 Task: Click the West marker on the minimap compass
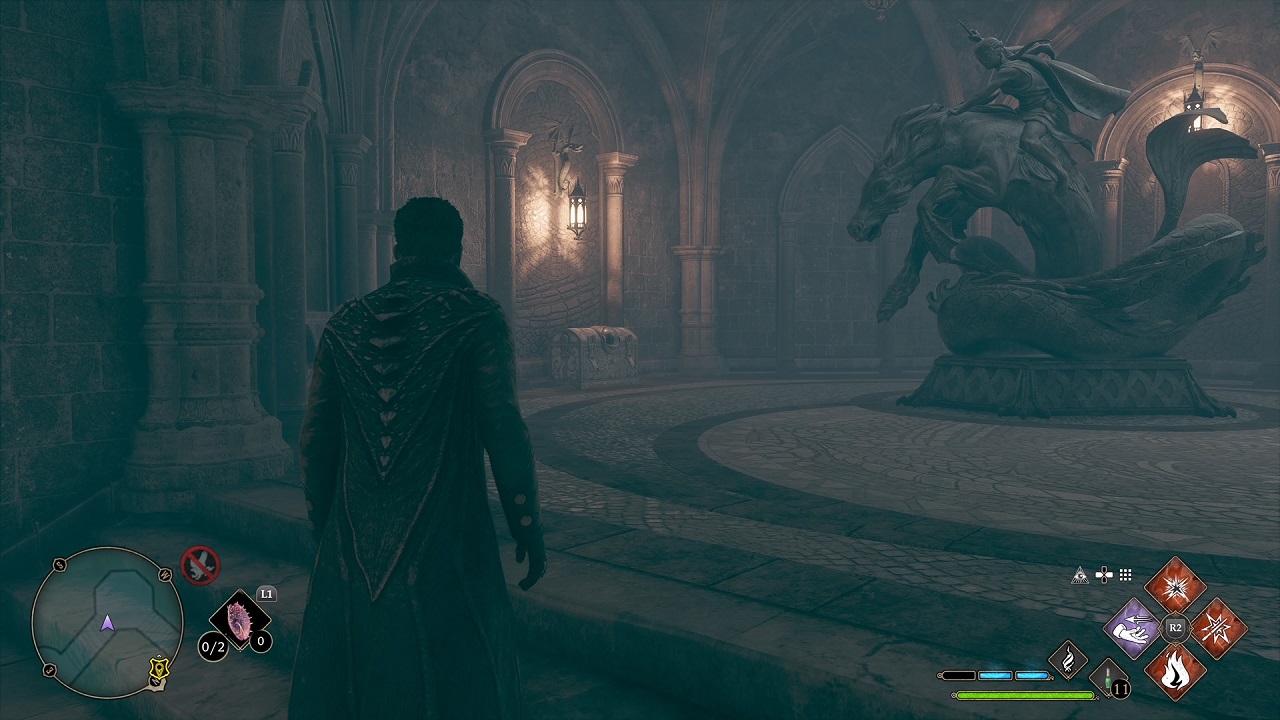click(x=164, y=574)
